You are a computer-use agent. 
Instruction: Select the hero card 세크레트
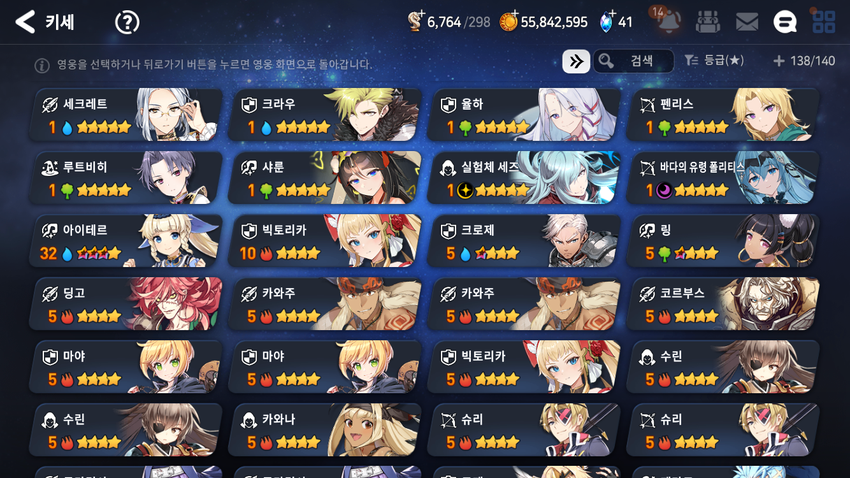[127, 115]
